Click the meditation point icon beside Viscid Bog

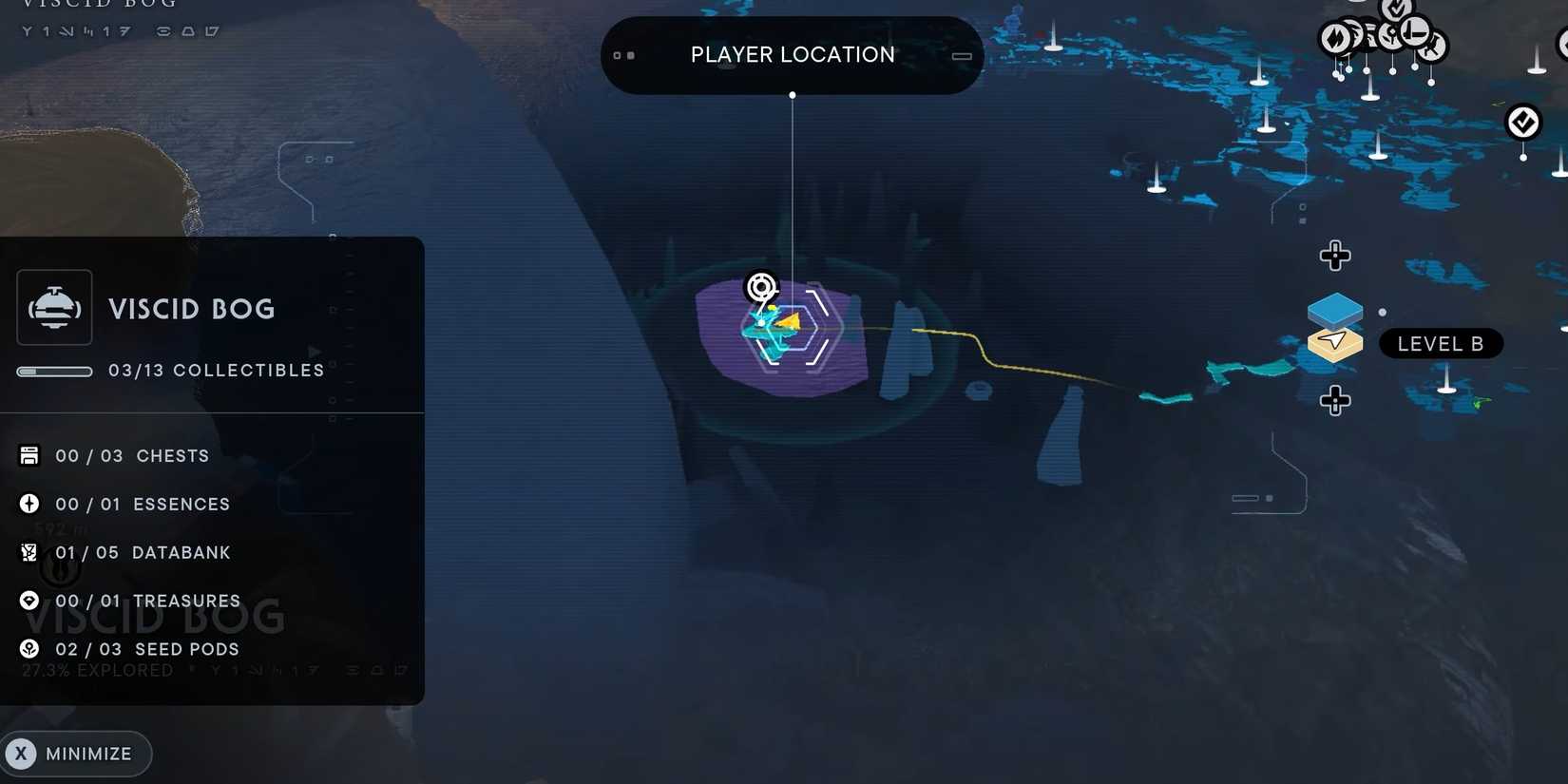[x=54, y=306]
